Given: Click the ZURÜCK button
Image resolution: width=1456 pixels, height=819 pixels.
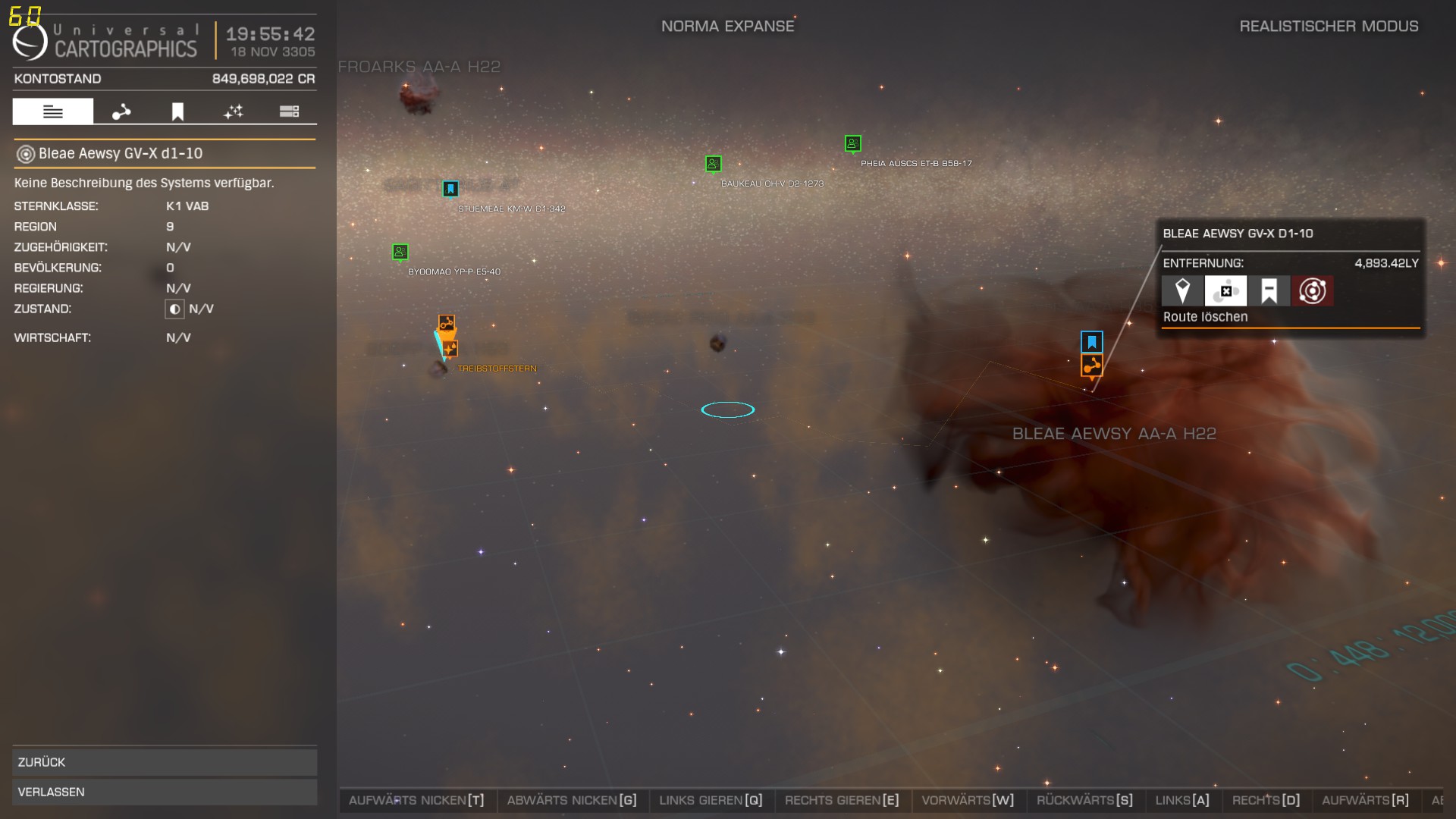Looking at the screenshot, I should click(x=165, y=762).
